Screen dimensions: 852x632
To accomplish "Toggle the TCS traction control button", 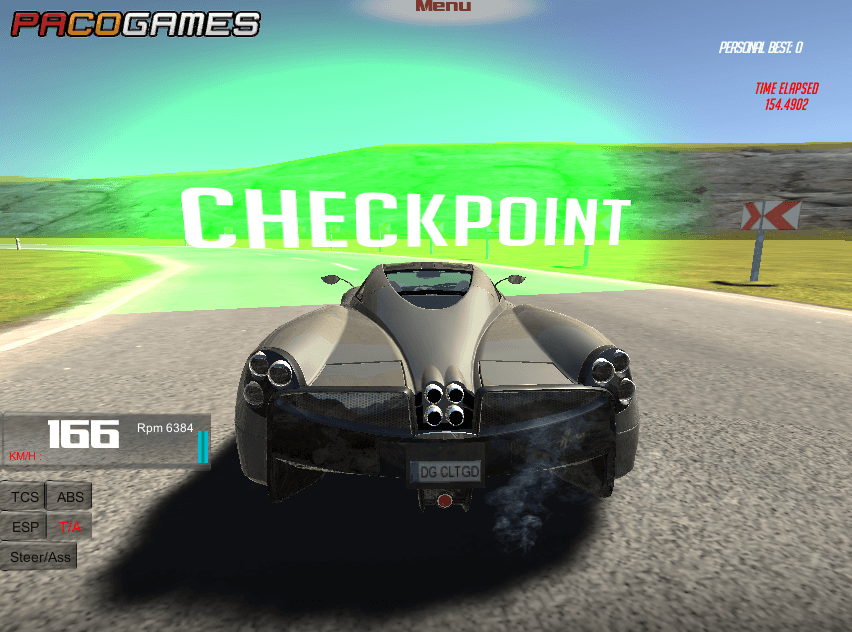I will click(x=24, y=496).
